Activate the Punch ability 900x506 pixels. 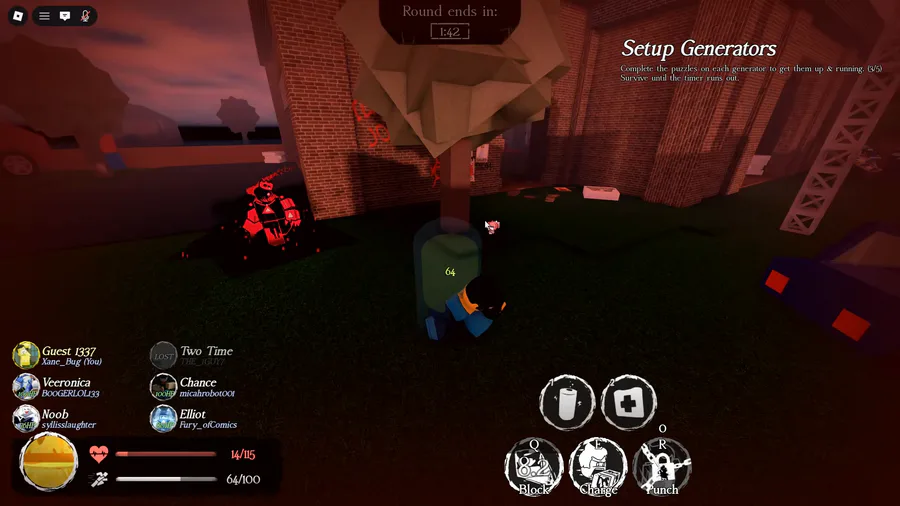tap(662, 467)
